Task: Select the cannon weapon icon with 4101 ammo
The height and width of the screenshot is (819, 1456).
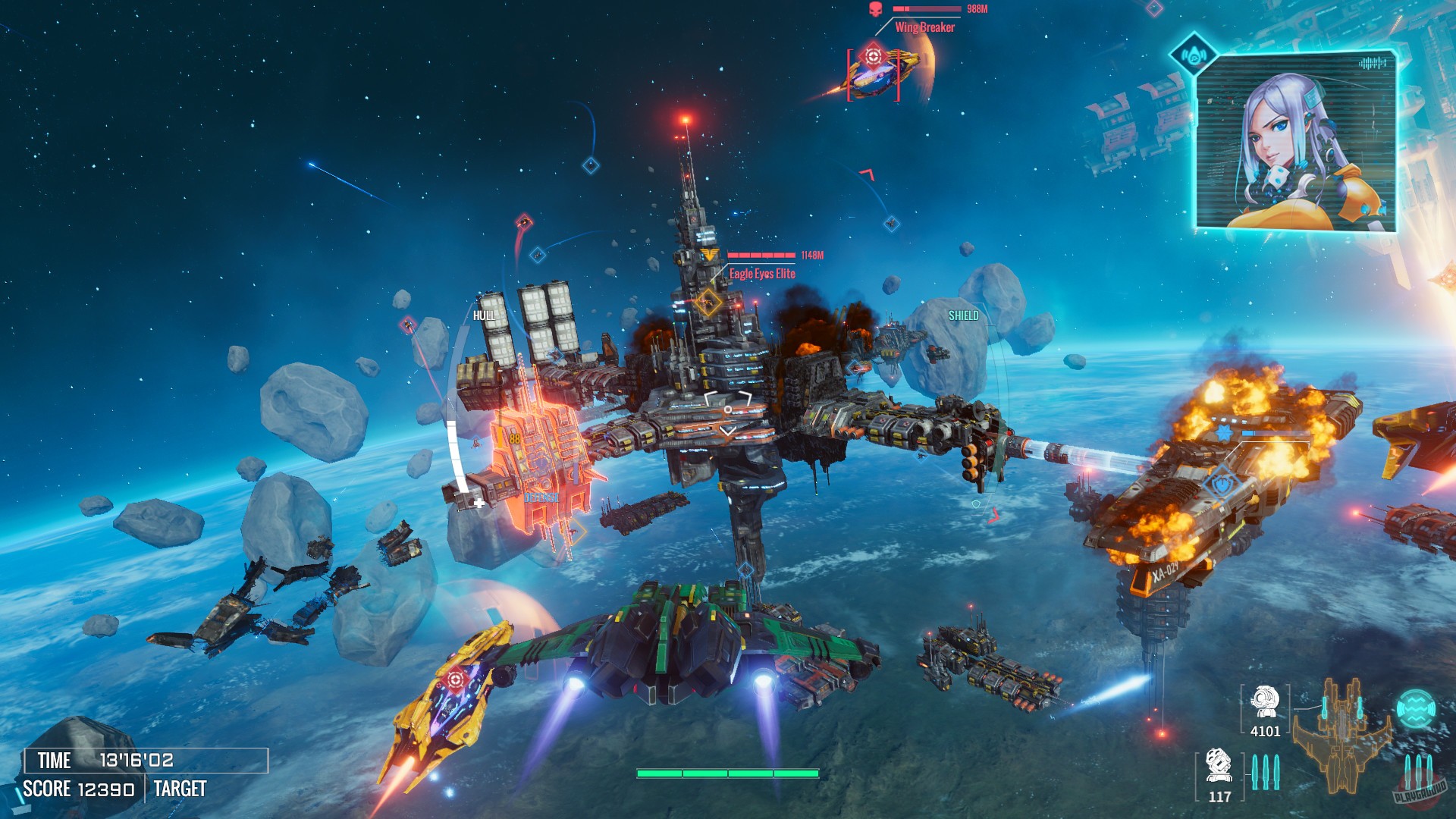Action: pos(1264,702)
